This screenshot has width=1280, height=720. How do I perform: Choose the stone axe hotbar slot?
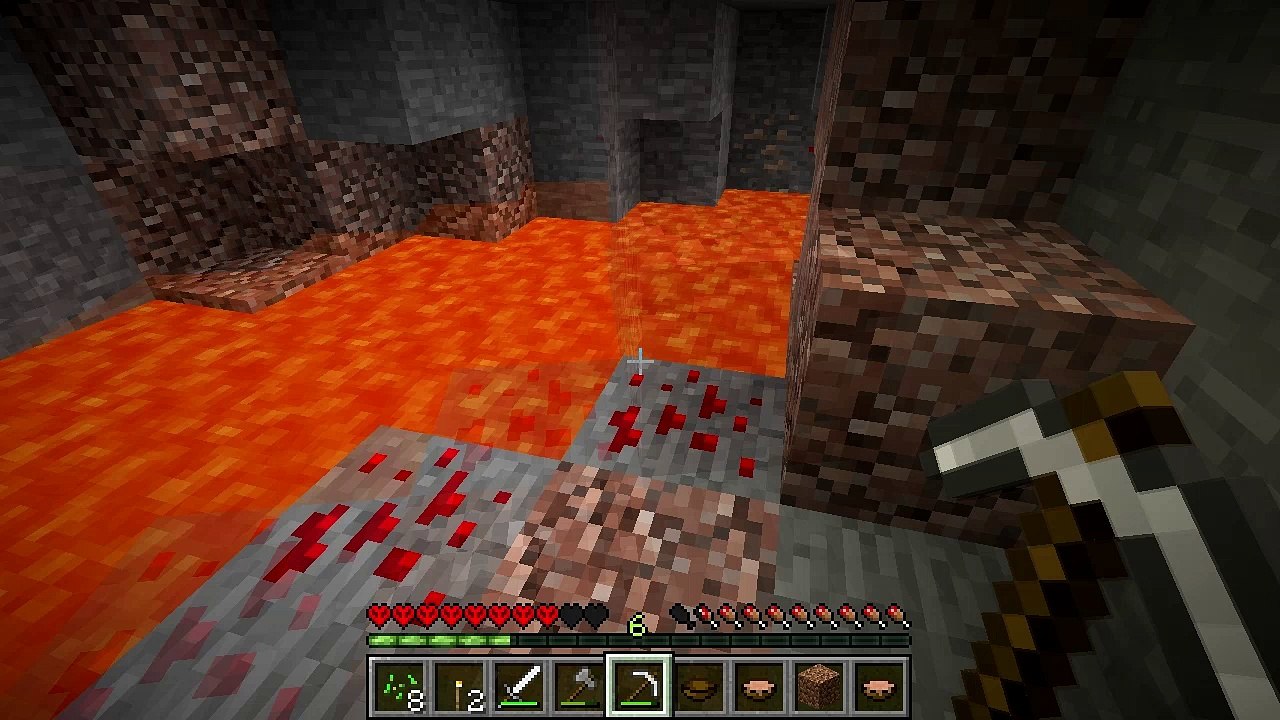(580, 686)
